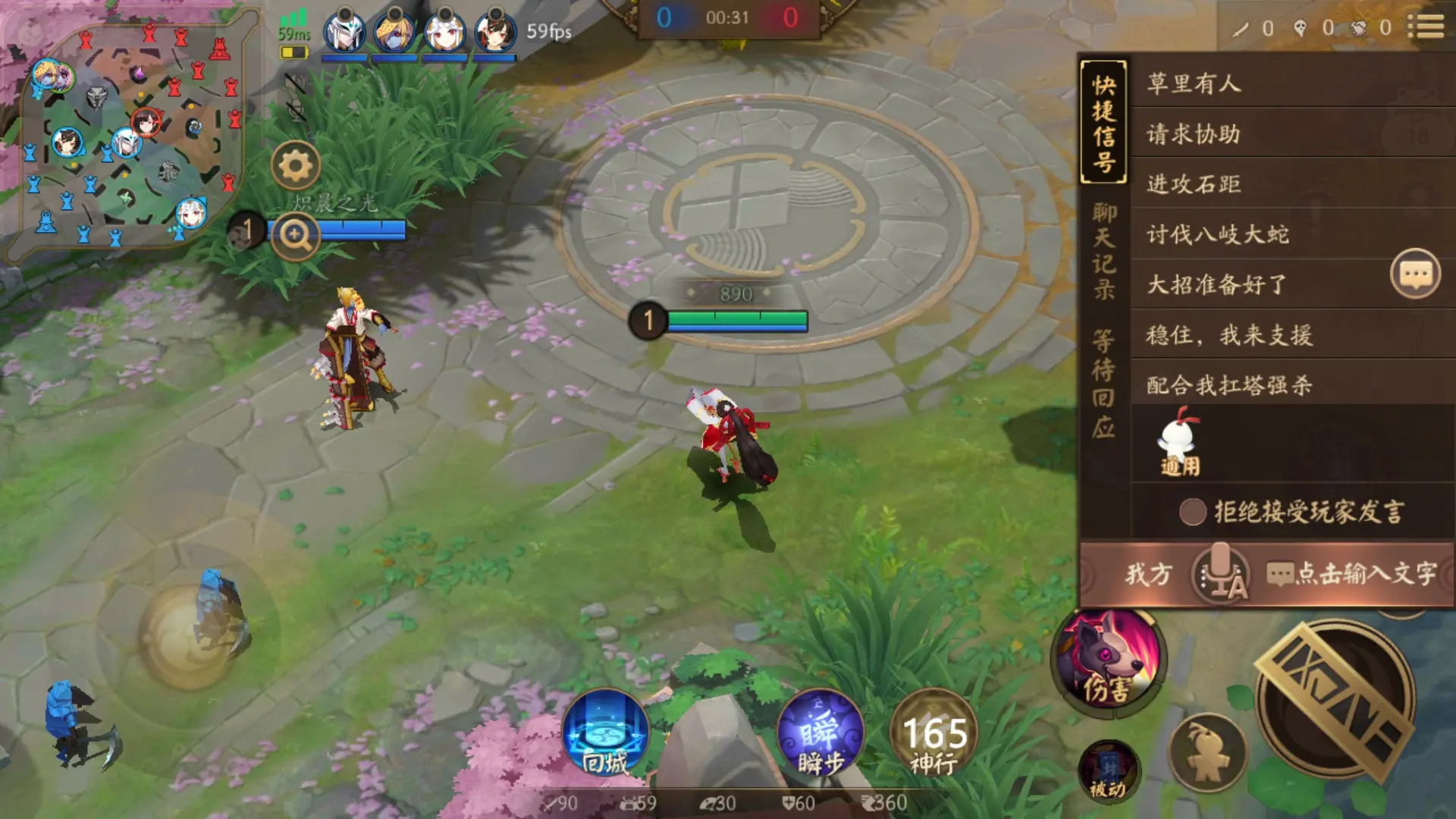
Task: Switch the 我方 chat channel
Action: point(1148,574)
